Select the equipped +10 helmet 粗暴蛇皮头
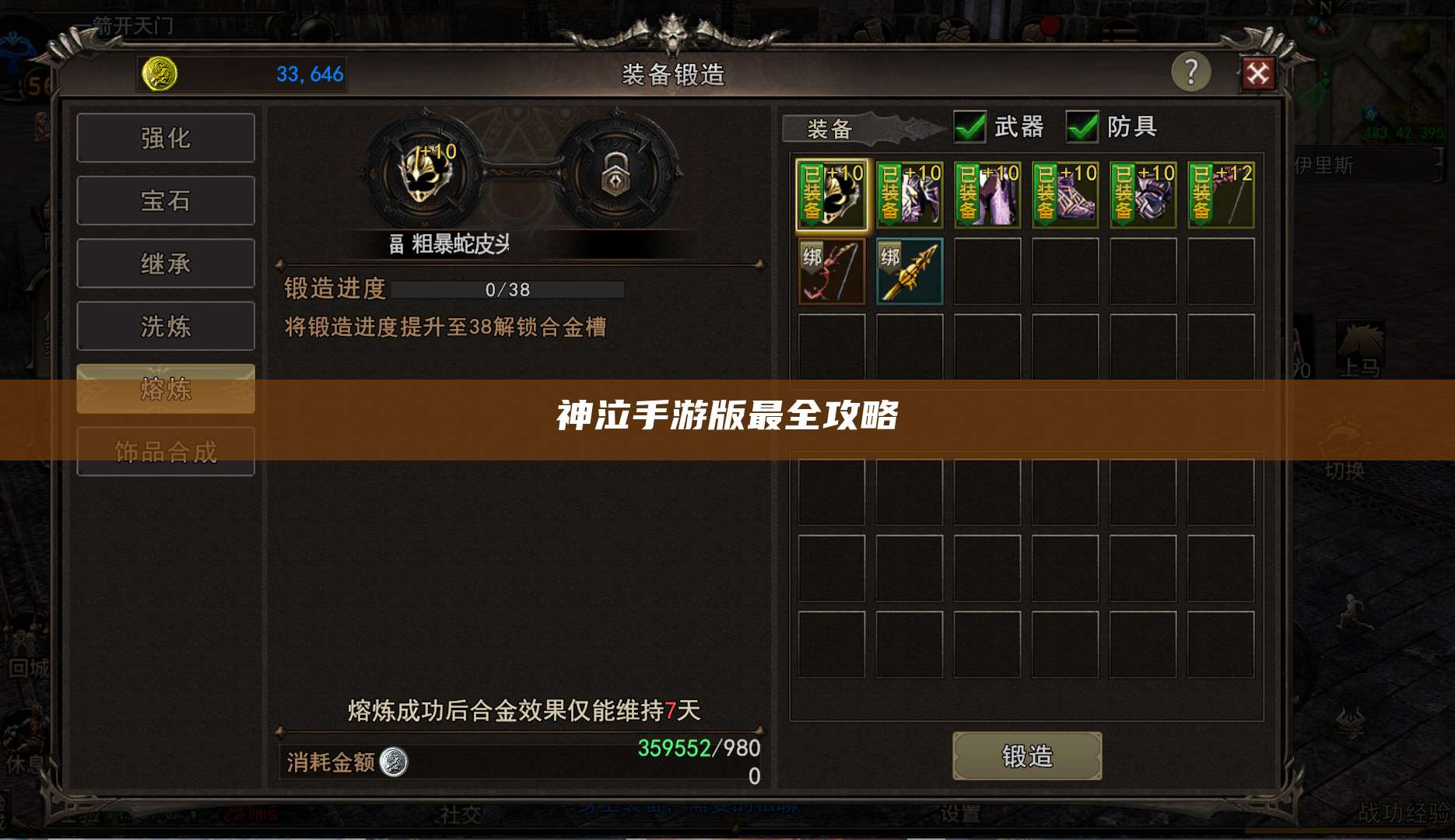 (x=830, y=194)
